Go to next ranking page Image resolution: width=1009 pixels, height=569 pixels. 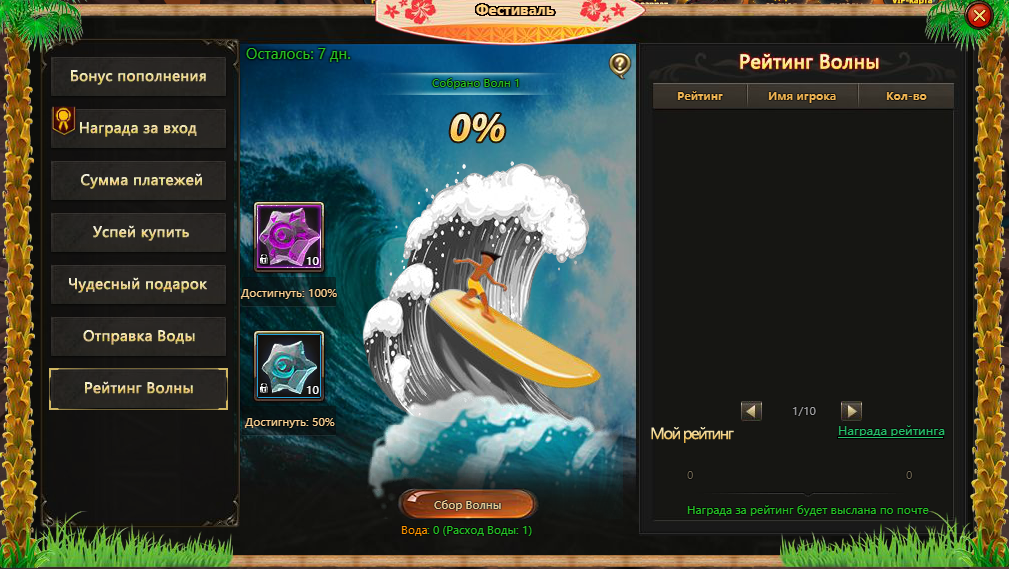[x=851, y=411]
